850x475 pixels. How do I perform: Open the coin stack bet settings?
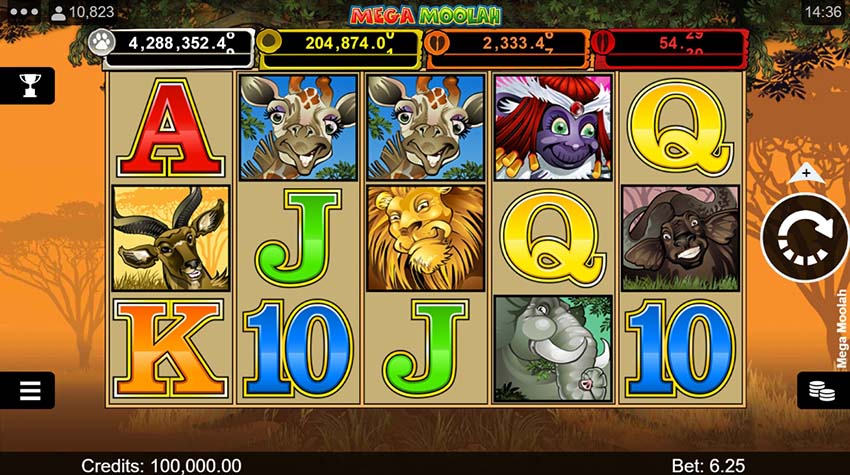[821, 390]
